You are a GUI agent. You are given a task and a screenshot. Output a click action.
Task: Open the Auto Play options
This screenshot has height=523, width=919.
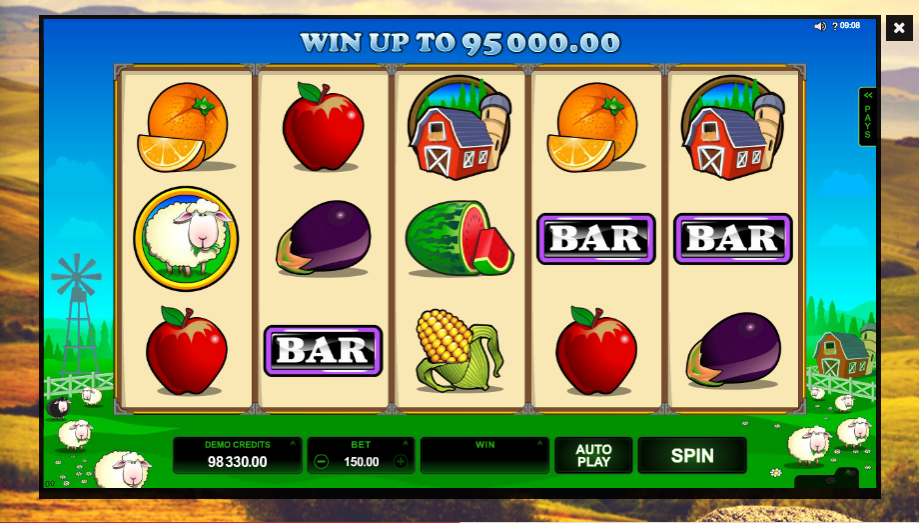click(x=593, y=456)
